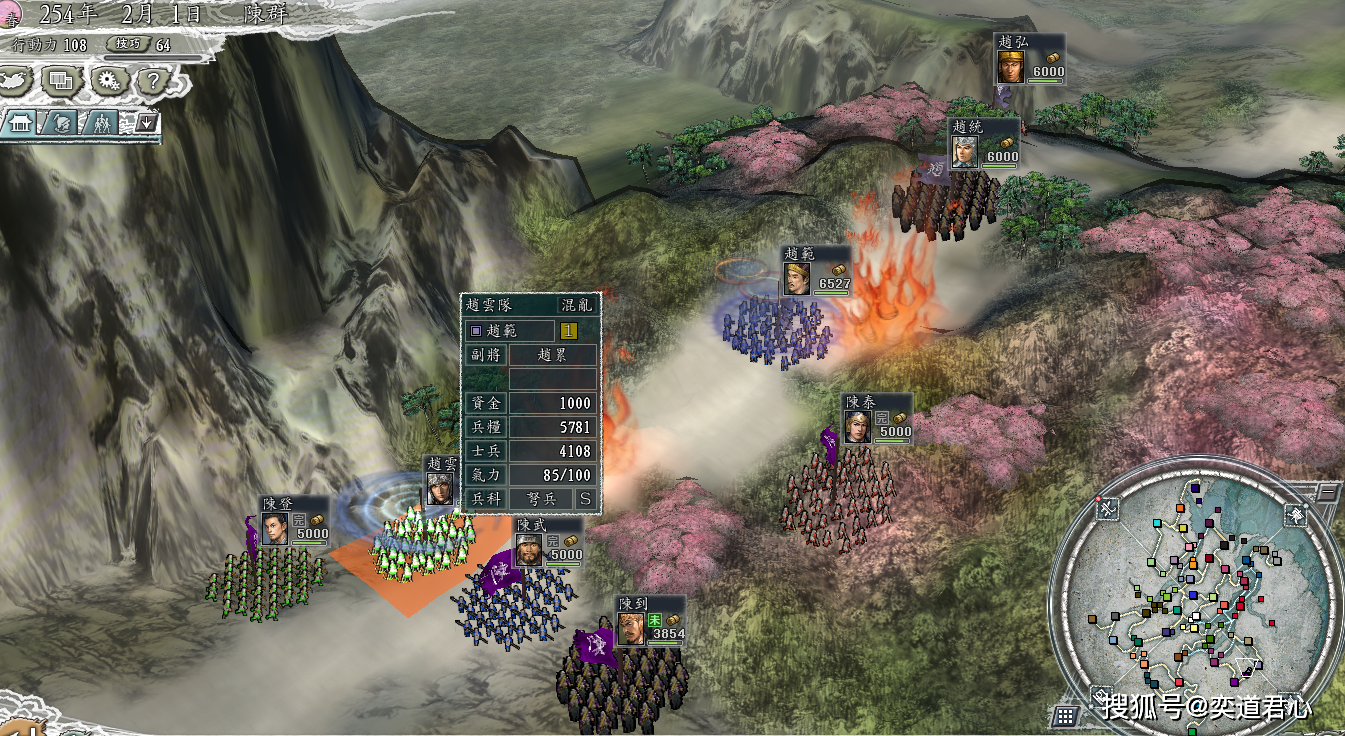Select the 趙雲 unit portrait

[439, 487]
